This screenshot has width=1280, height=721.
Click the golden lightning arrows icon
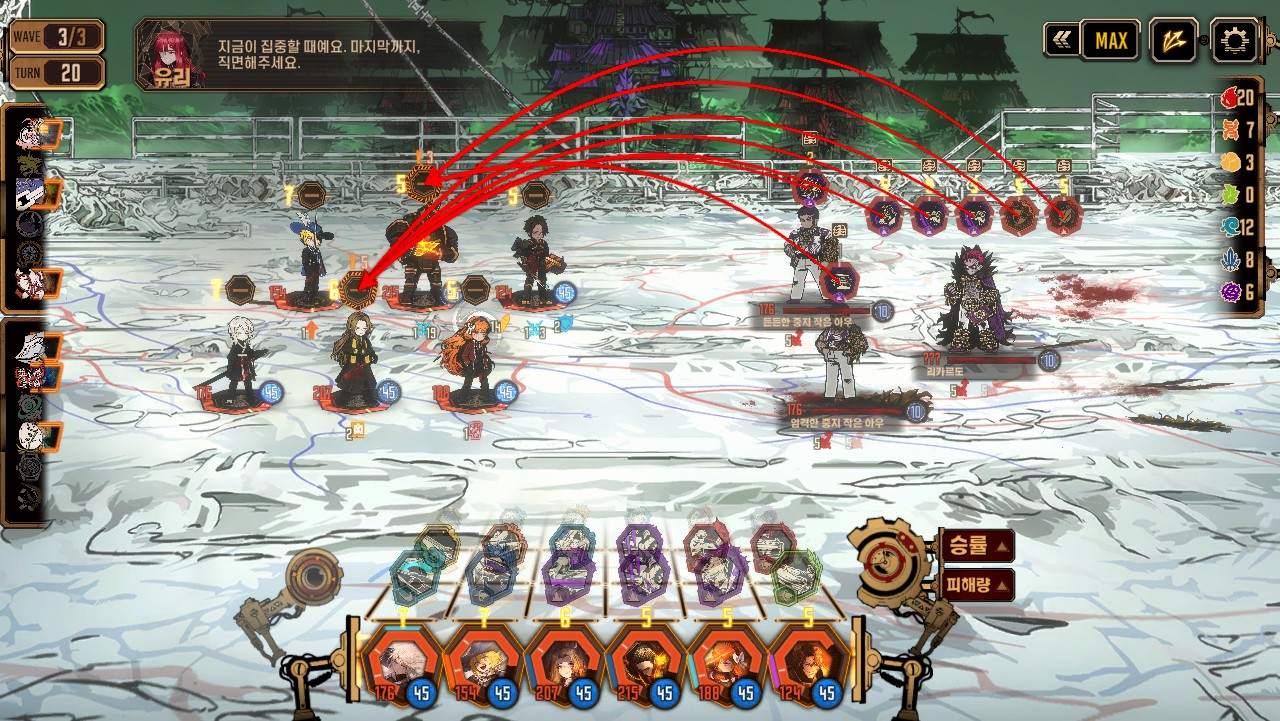click(1173, 40)
